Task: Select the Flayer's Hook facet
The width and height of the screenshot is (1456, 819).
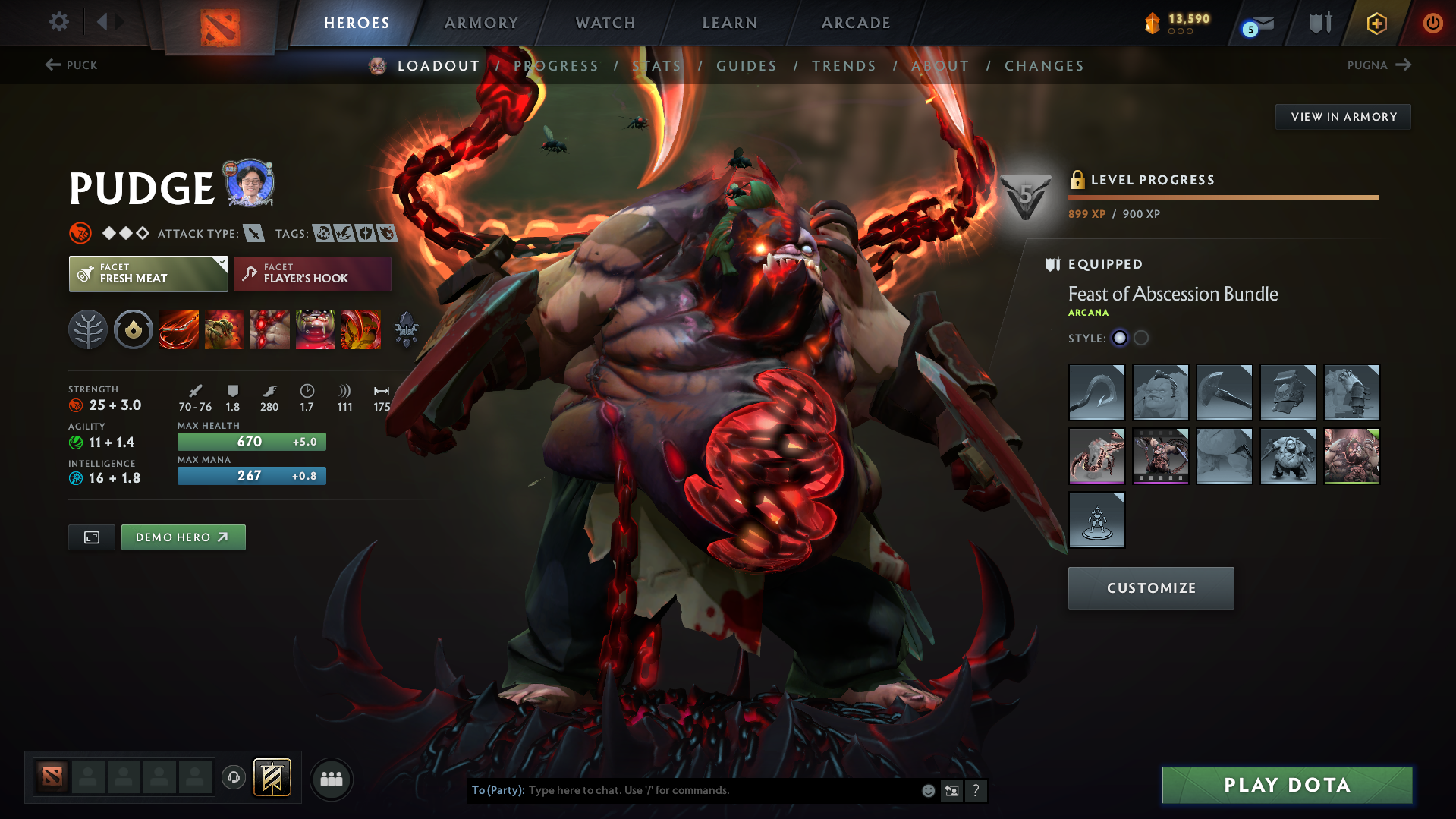Action: (312, 274)
